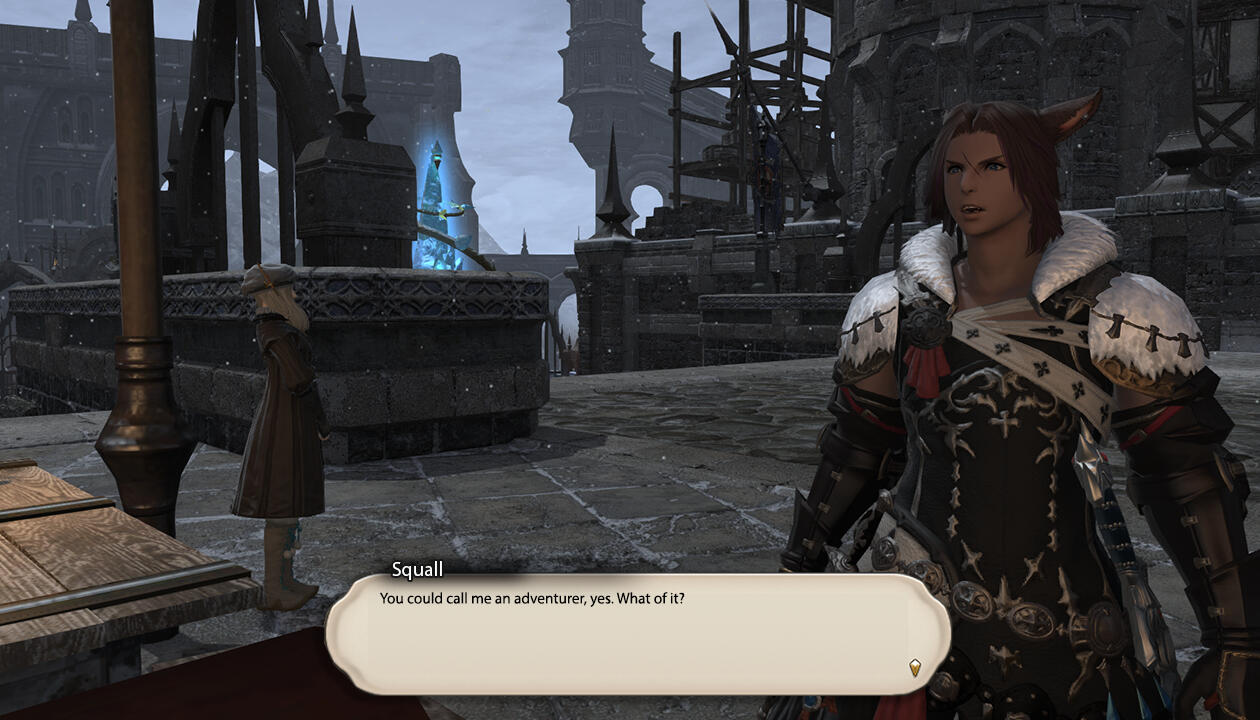Advance dialogue with the golden arrow indicator
The width and height of the screenshot is (1260, 720).
coord(914,667)
